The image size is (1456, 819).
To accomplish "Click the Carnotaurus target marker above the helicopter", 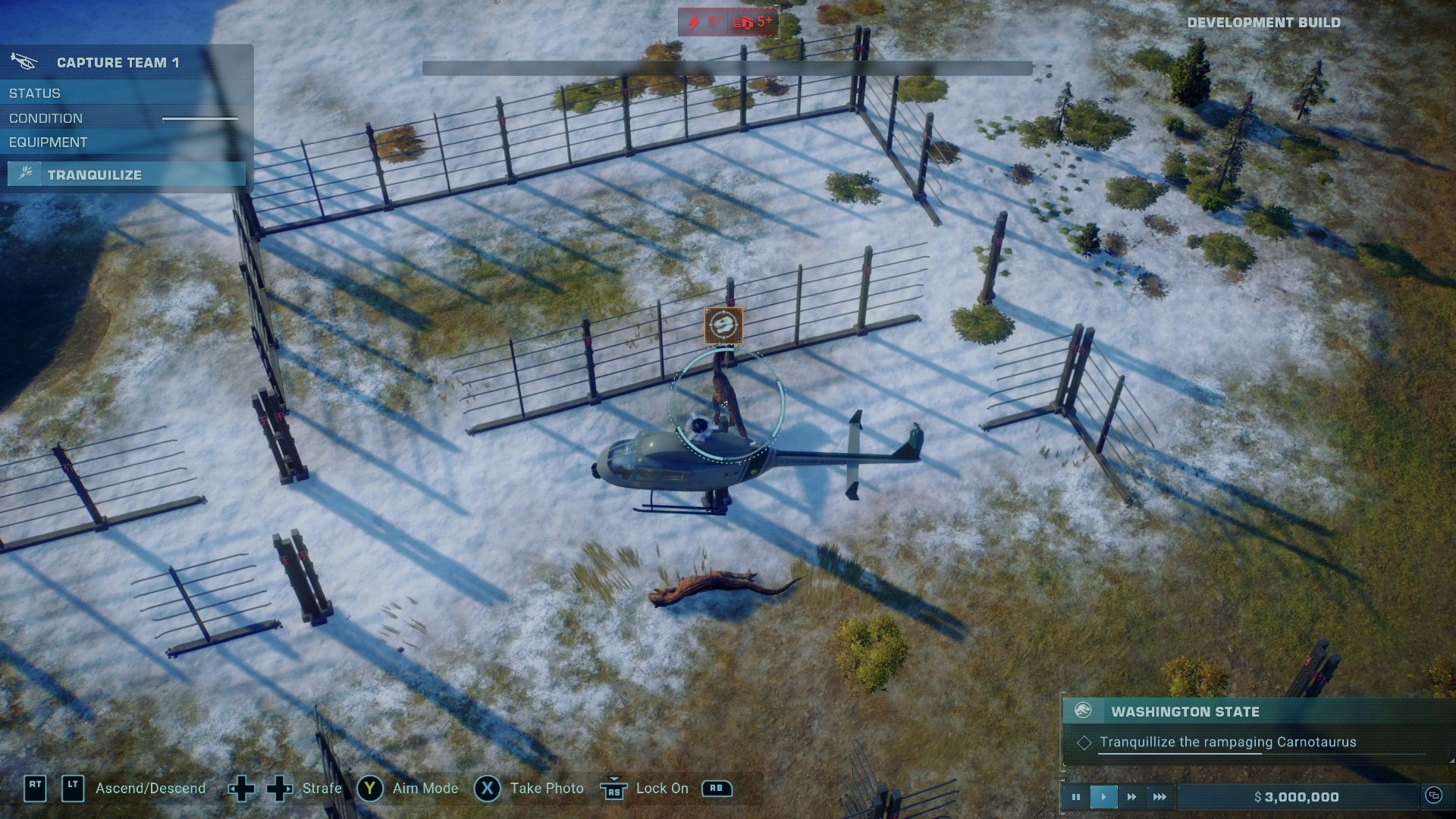I will coord(724,325).
